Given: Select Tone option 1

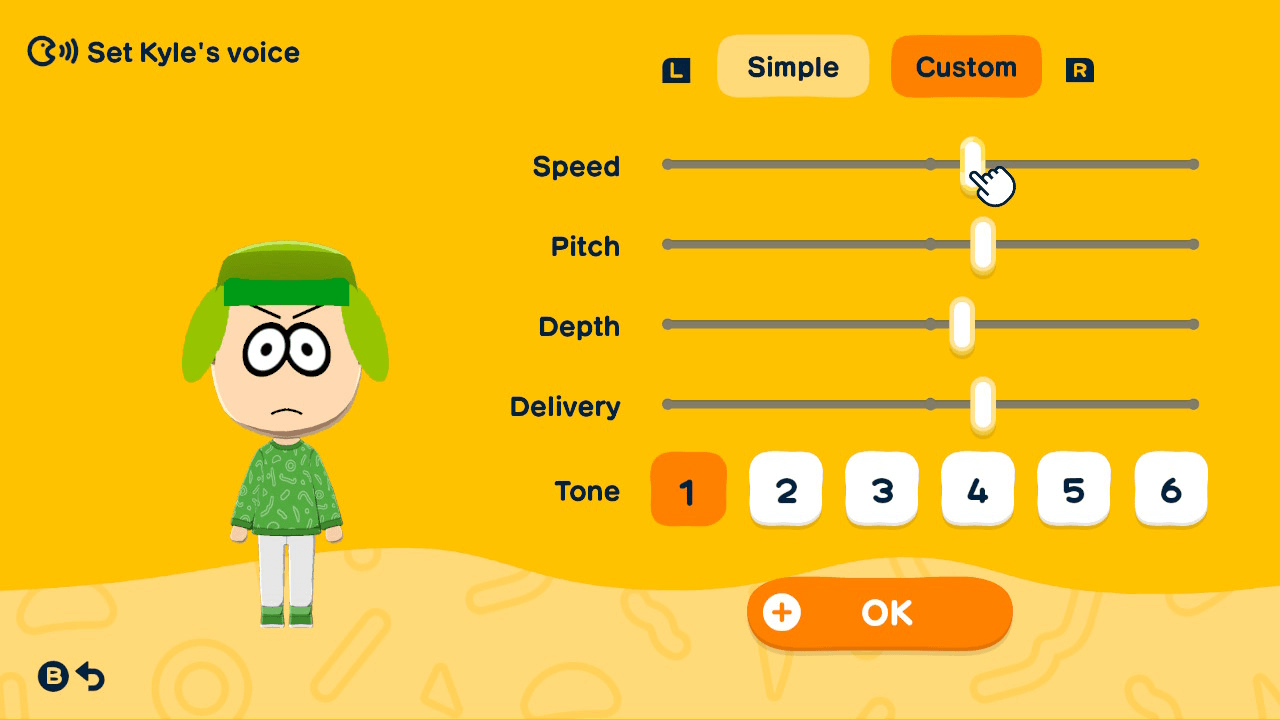Looking at the screenshot, I should coord(688,489).
